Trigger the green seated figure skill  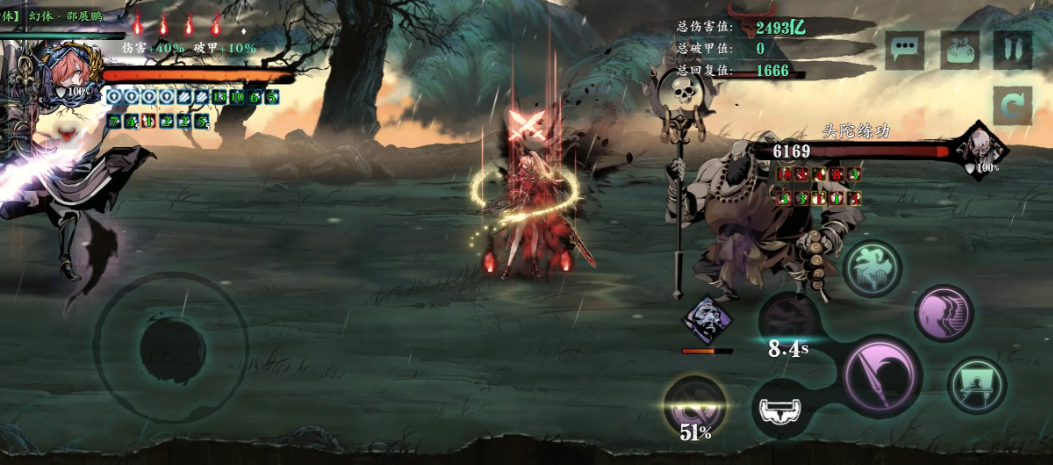pos(976,386)
